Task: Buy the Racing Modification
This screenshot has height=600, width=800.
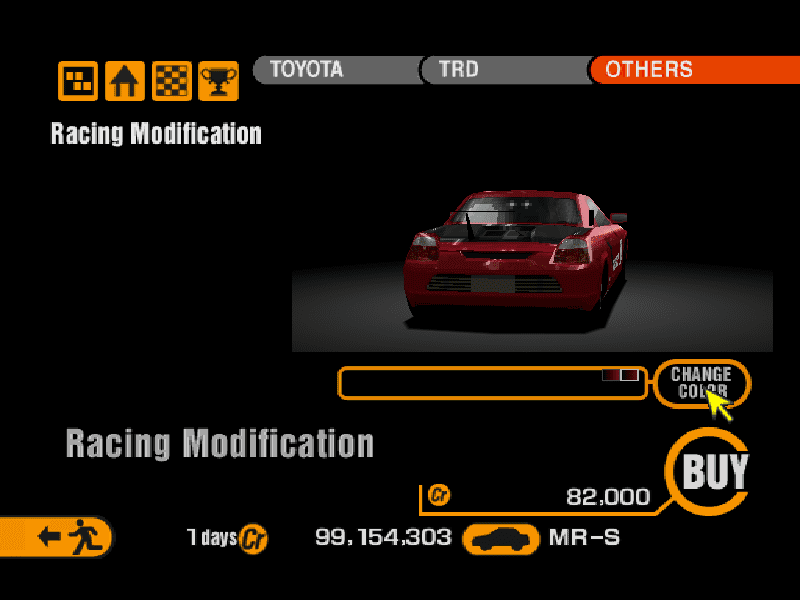Action: point(713,471)
